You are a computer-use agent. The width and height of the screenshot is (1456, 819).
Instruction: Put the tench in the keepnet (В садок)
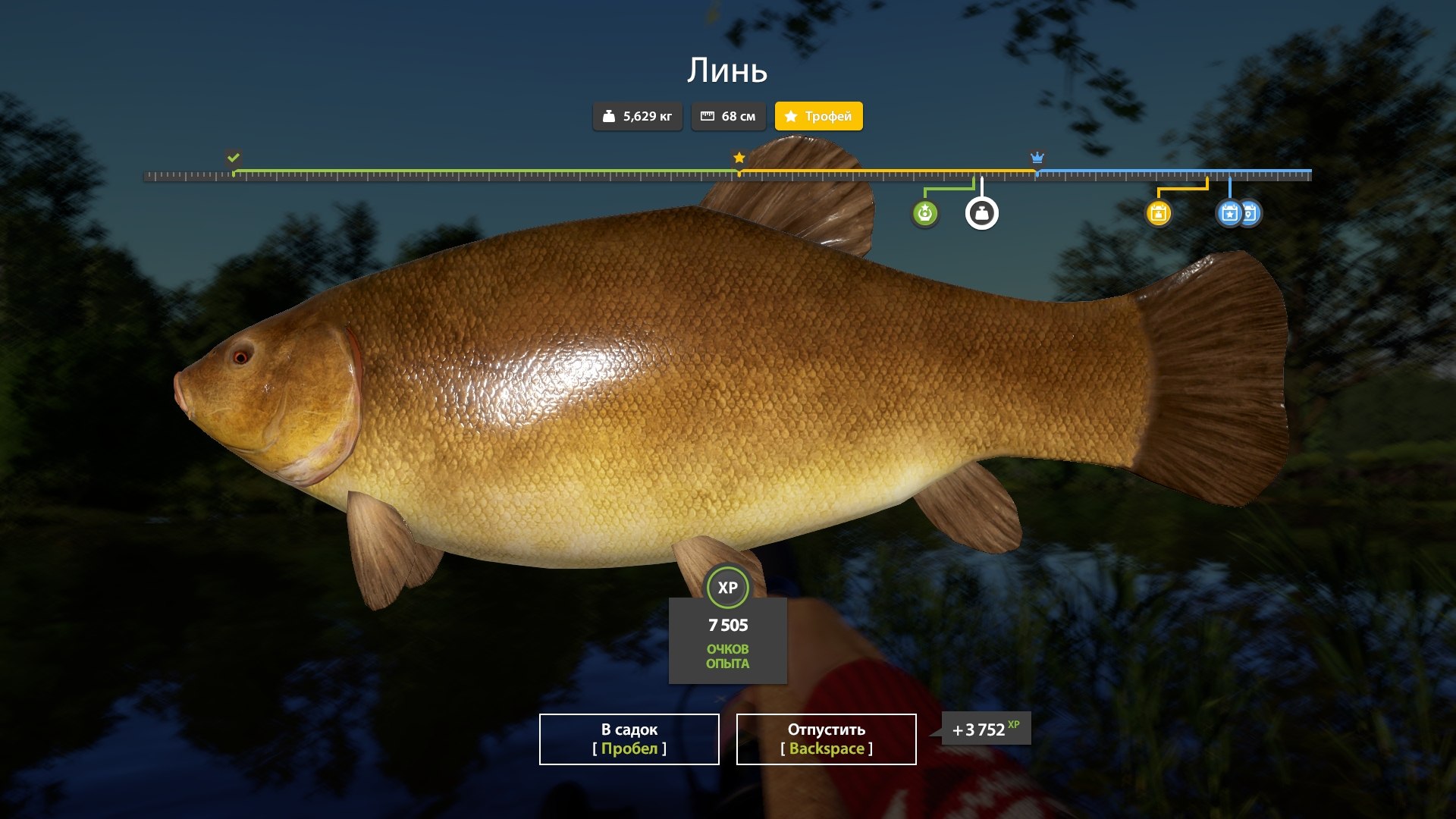click(x=629, y=739)
